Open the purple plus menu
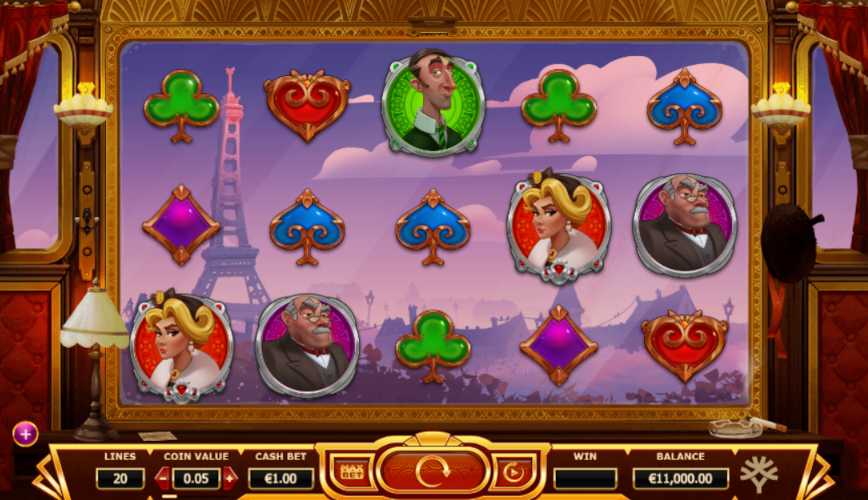This screenshot has width=868, height=500. tap(25, 433)
